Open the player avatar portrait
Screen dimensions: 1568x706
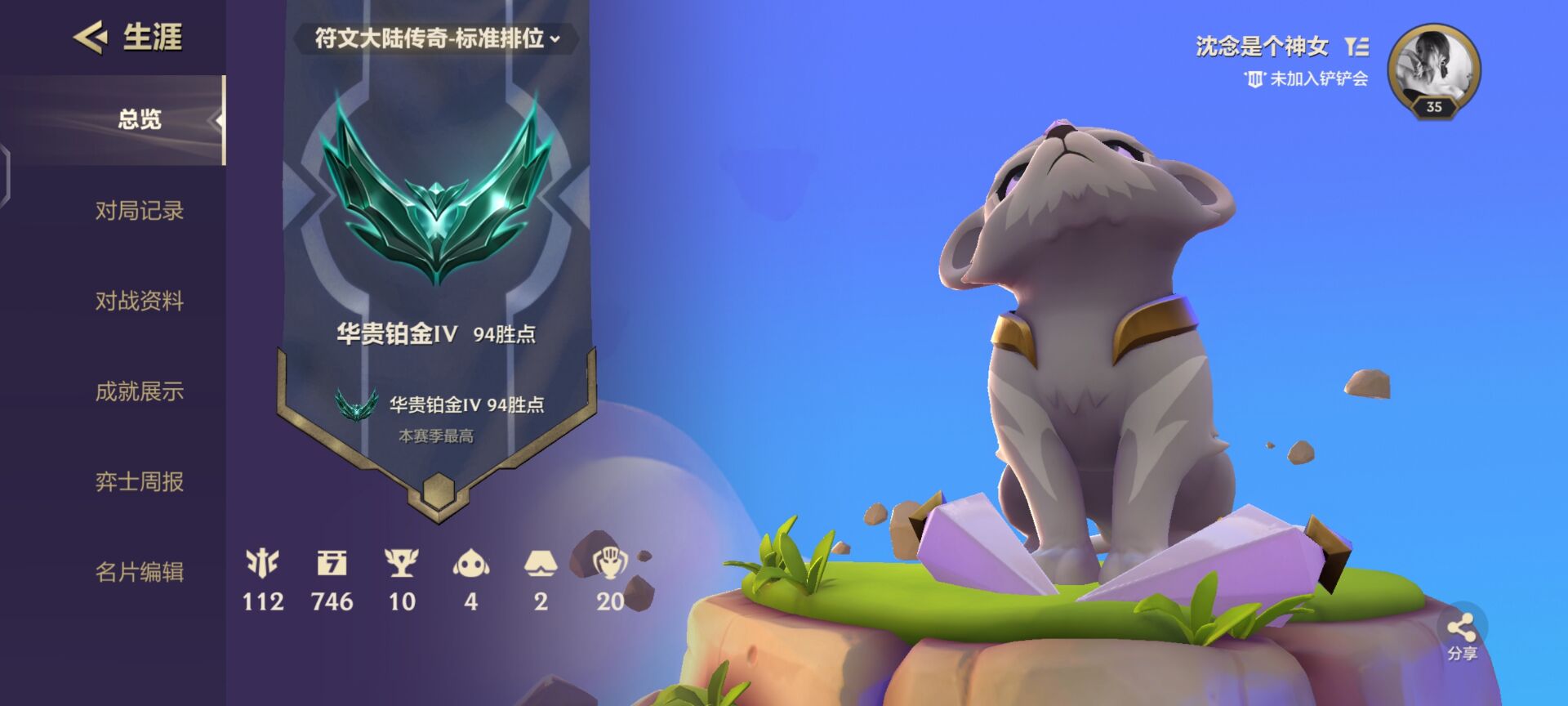pos(1433,70)
